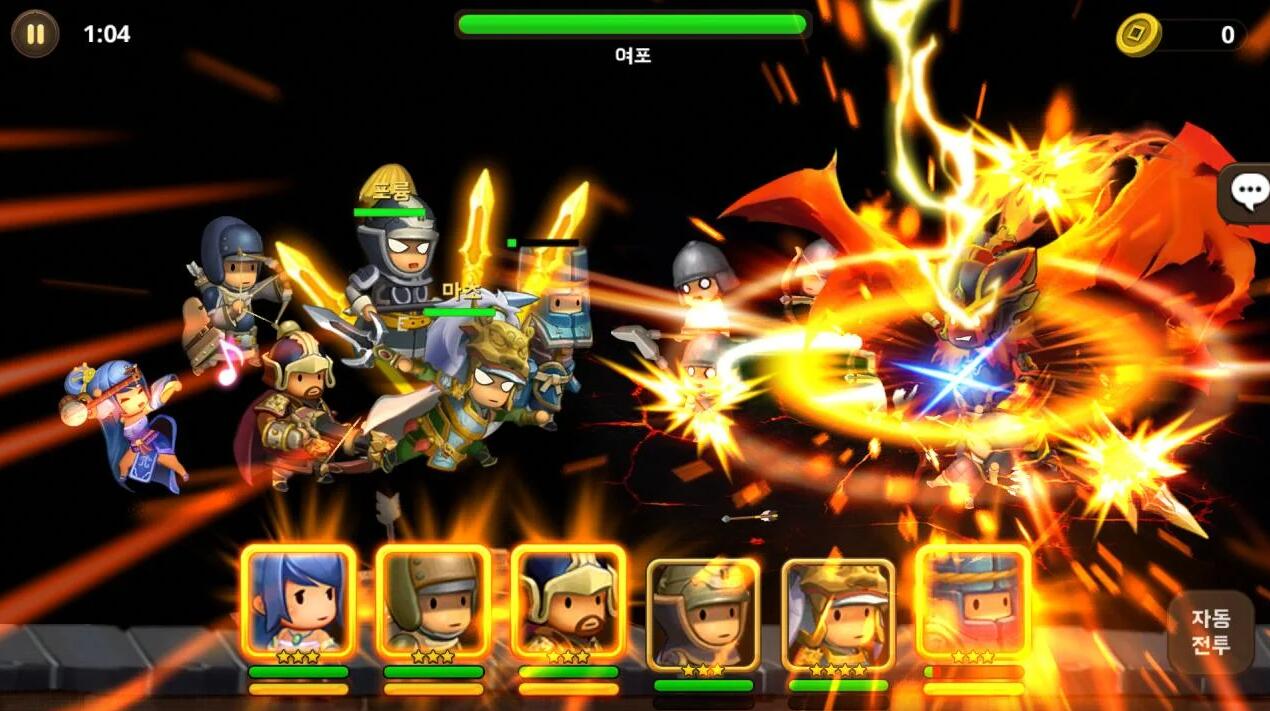The height and width of the screenshot is (711, 1270).
Task: Activate the brown leather helmet hero portrait
Action: tap(433, 601)
